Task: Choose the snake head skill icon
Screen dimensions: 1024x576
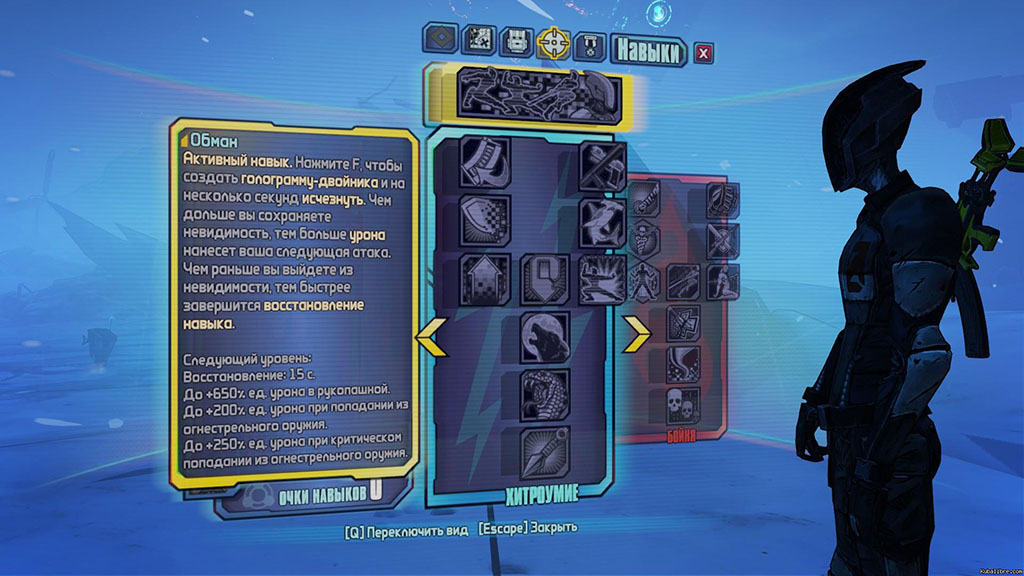Action: 545,393
